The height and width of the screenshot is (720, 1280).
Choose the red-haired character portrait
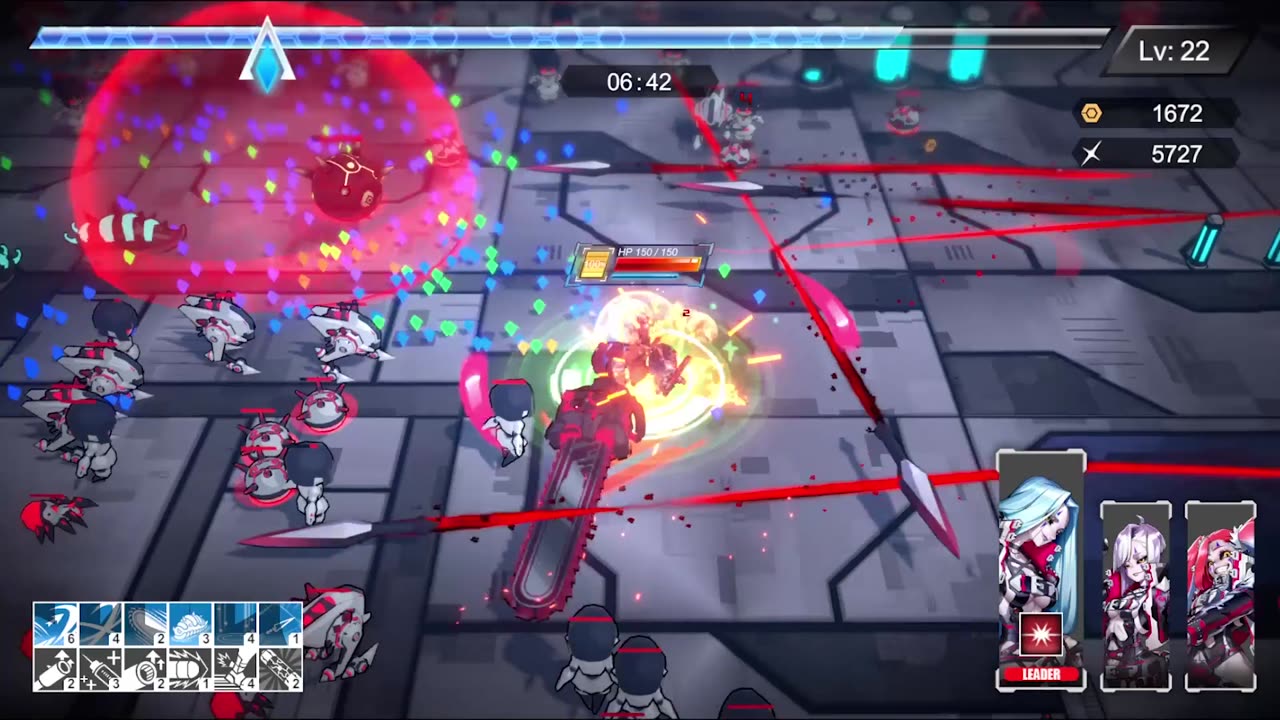pos(1220,595)
